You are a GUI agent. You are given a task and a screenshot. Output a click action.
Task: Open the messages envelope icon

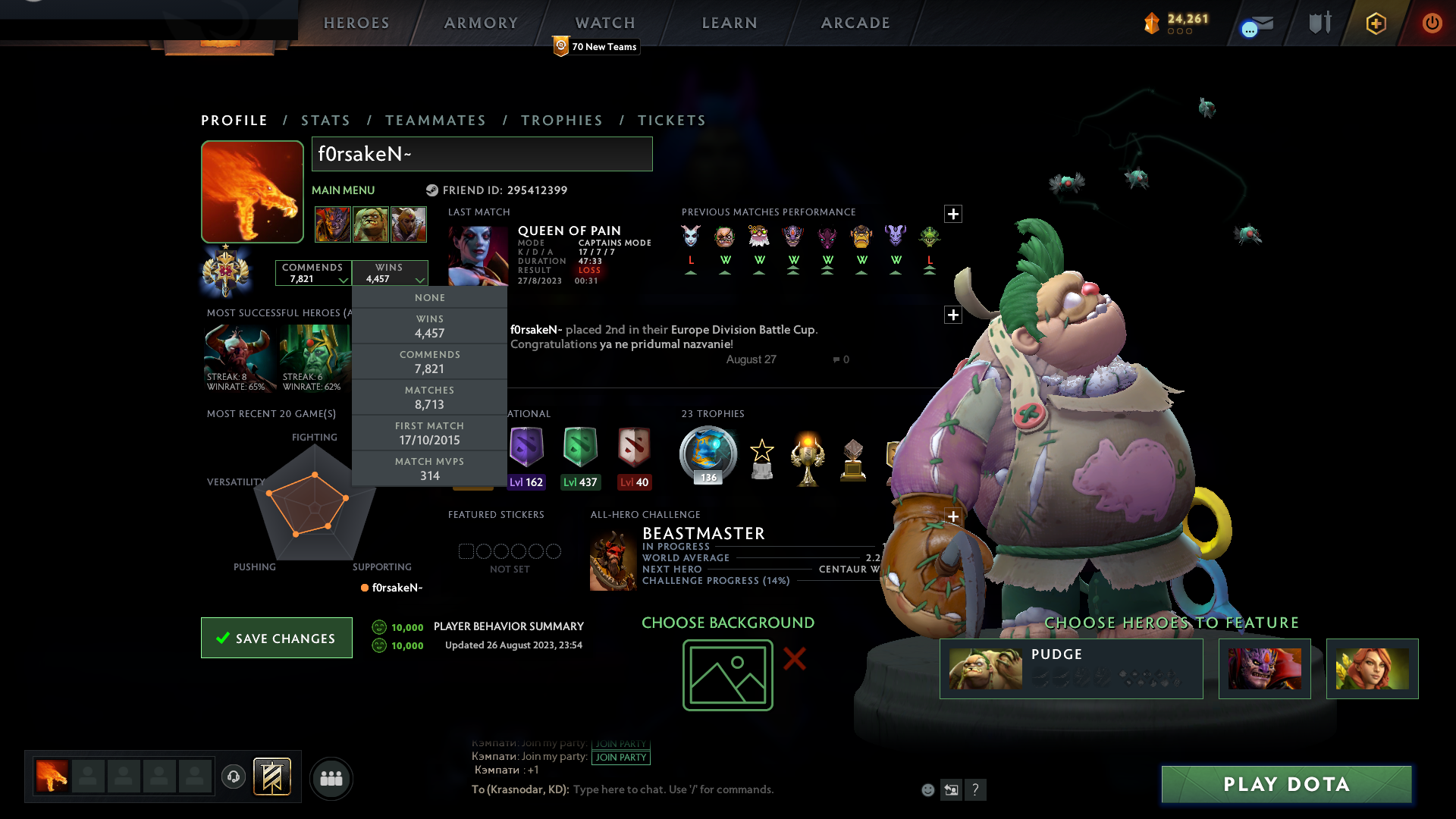point(1255,24)
